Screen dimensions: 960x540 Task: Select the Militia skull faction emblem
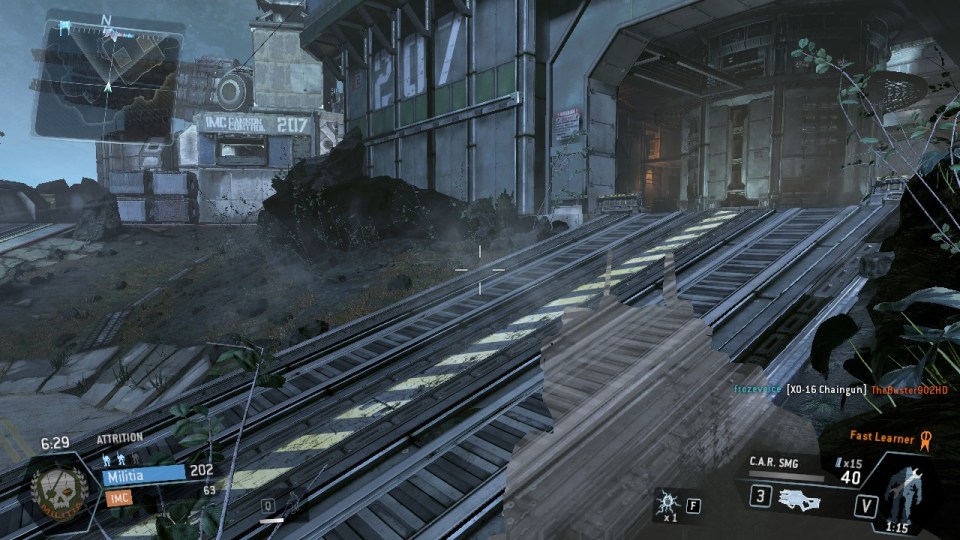59,490
